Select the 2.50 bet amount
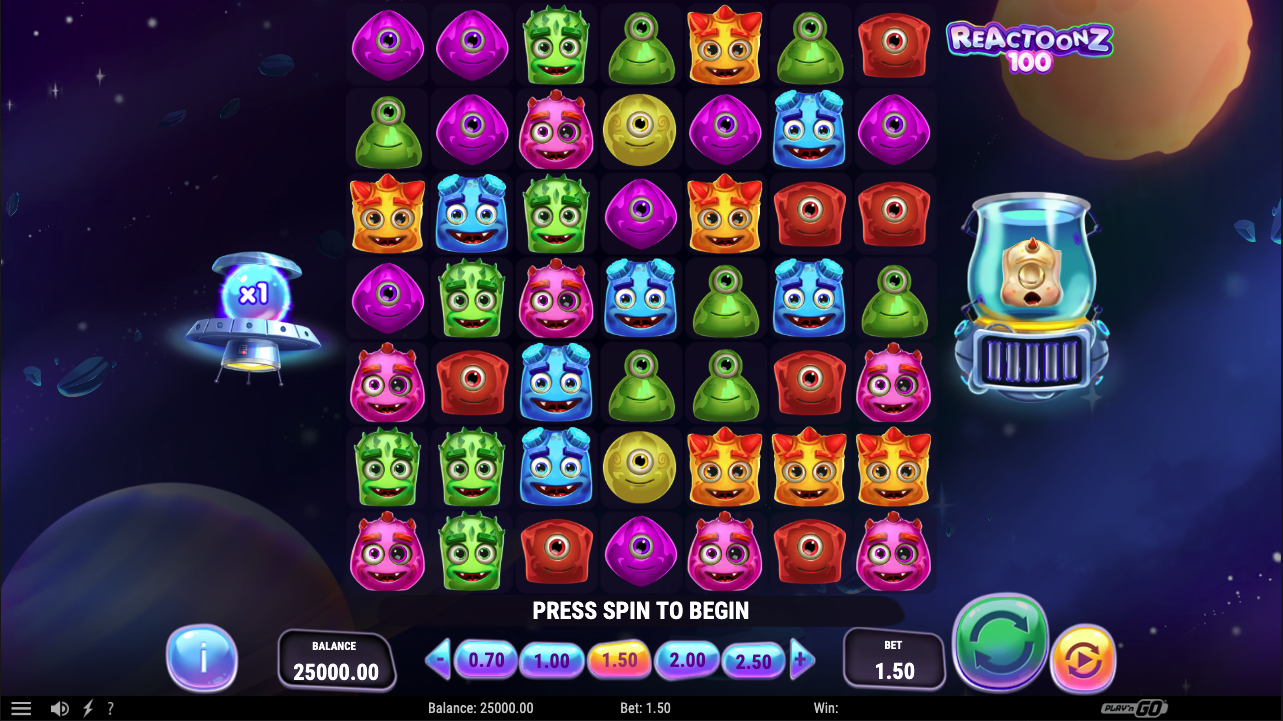This screenshot has width=1283, height=721. point(754,659)
